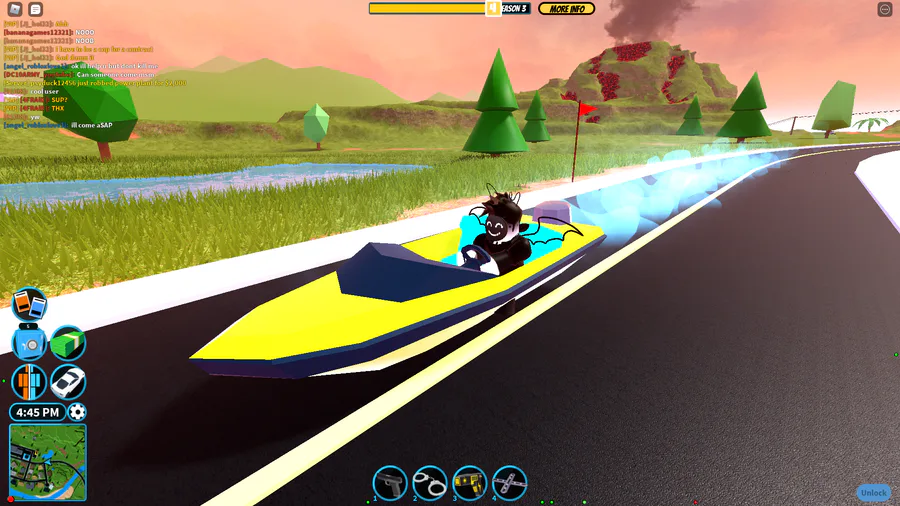
Task: Open the Season 3 More Info panel
Action: tap(566, 9)
